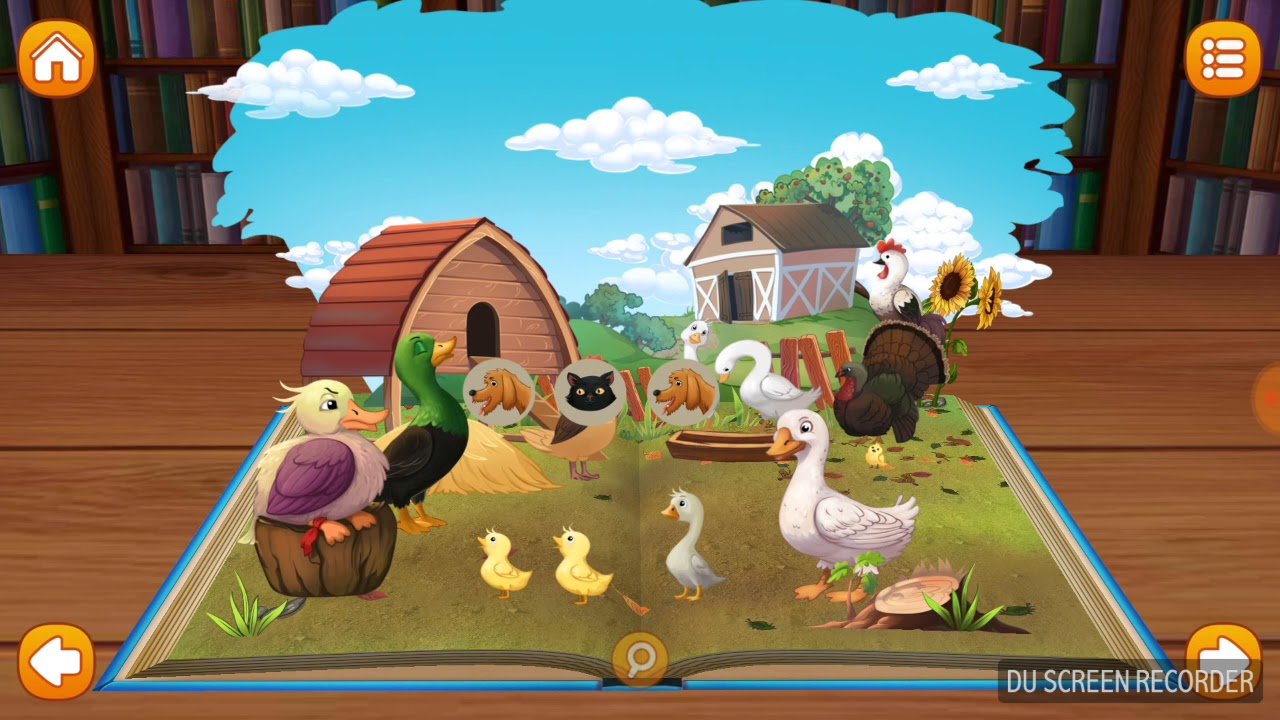1280x720 pixels.
Task: Choose the black cat bubble
Action: [x=591, y=392]
